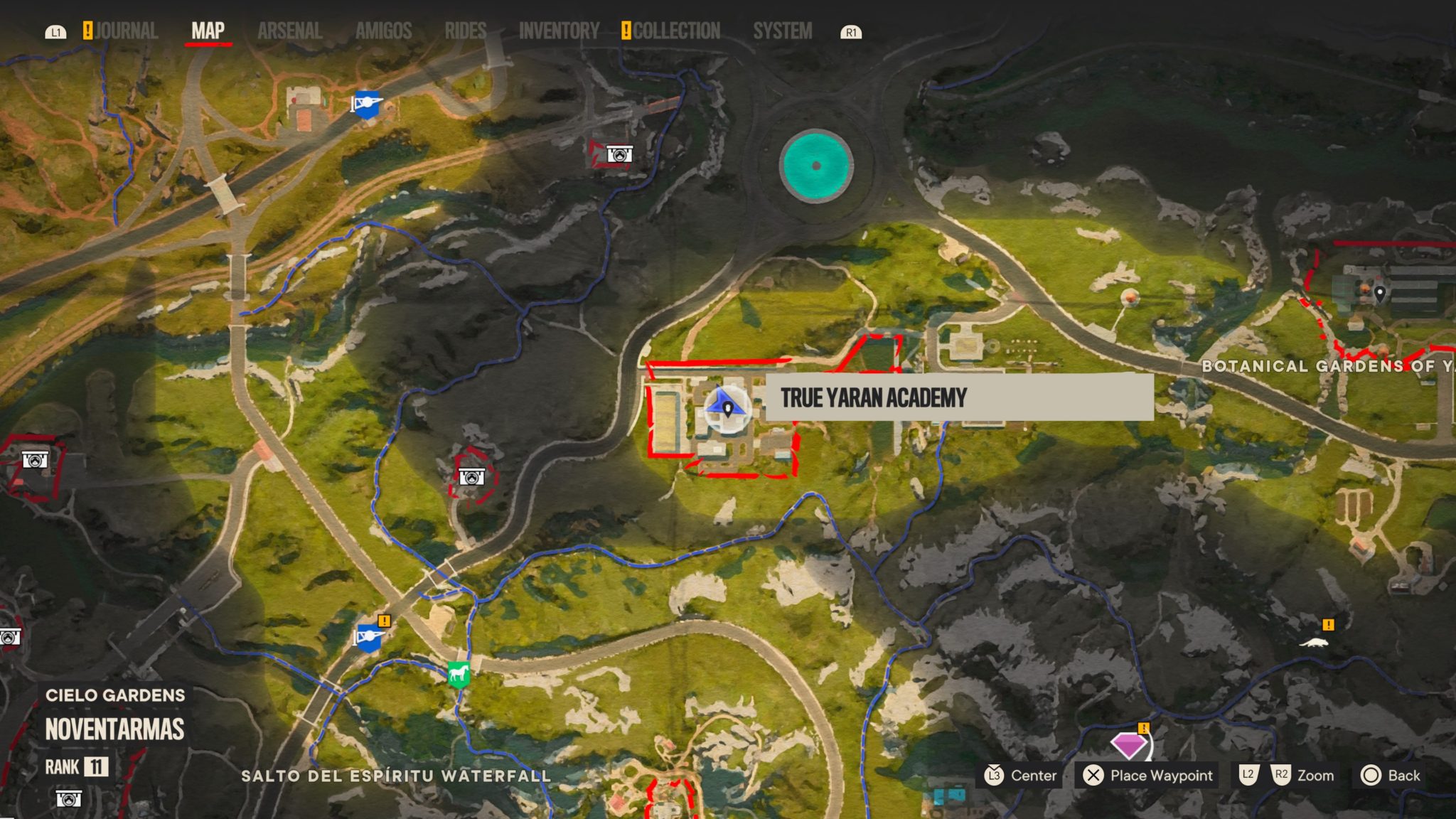Click the exclamation icon next to Collection
The width and height of the screenshot is (1456, 819).
click(x=625, y=31)
